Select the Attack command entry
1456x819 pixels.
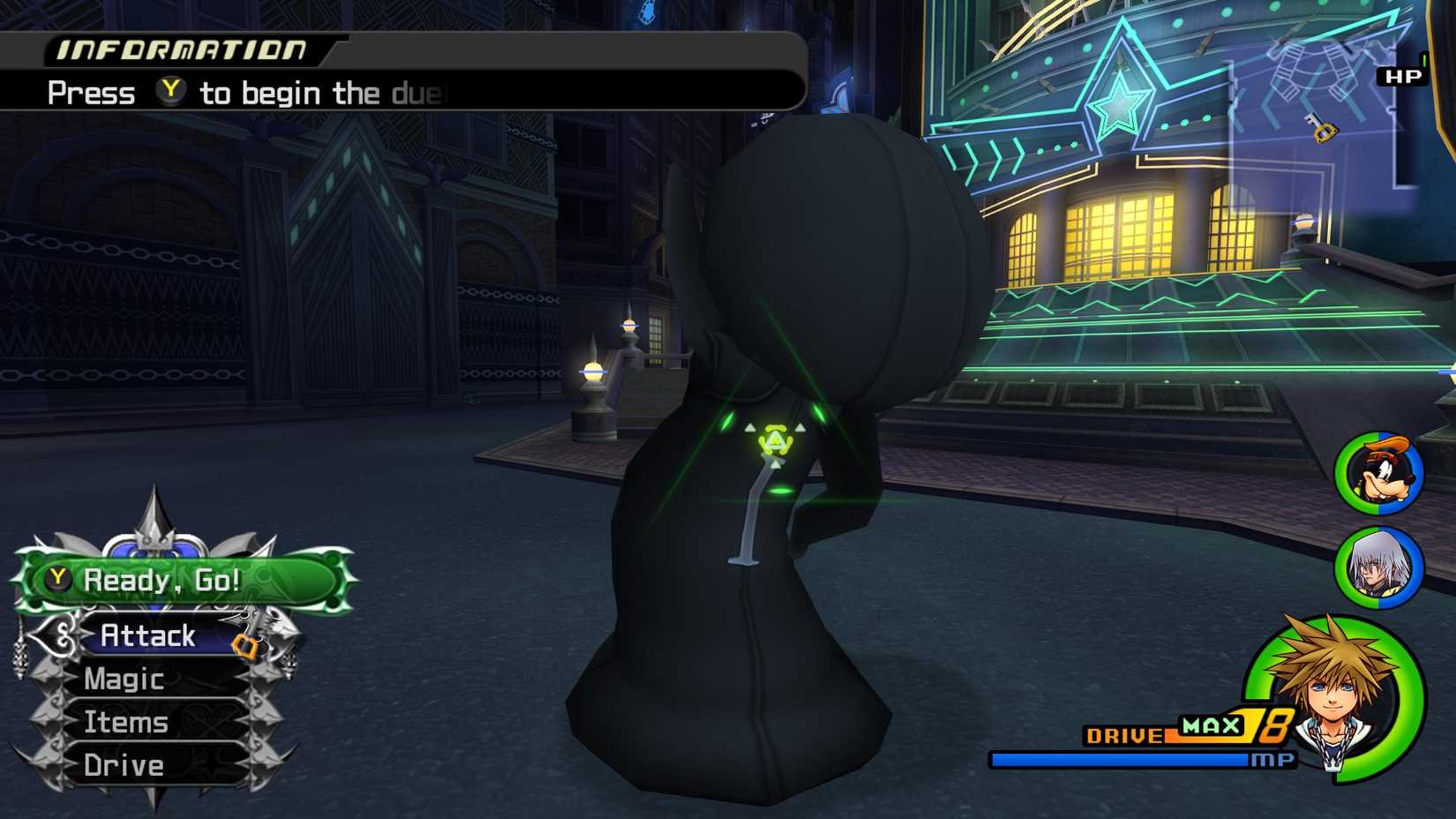(148, 635)
